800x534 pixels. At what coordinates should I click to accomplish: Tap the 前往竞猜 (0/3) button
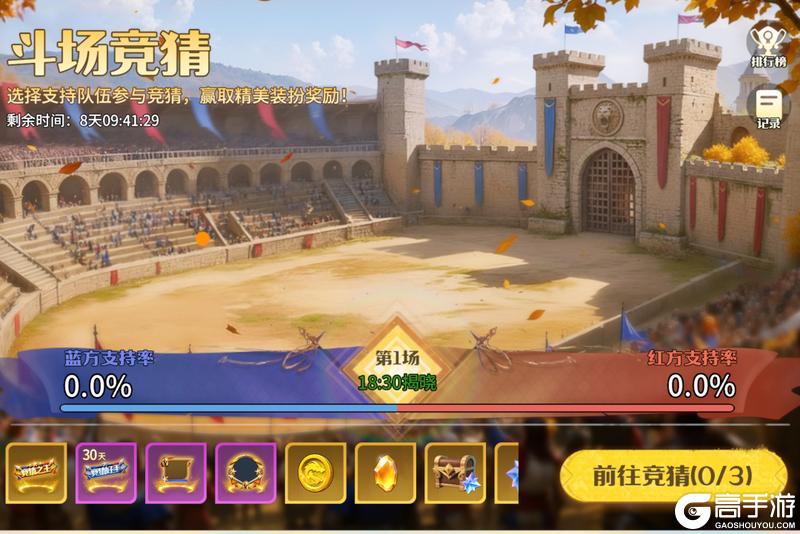(x=672, y=473)
